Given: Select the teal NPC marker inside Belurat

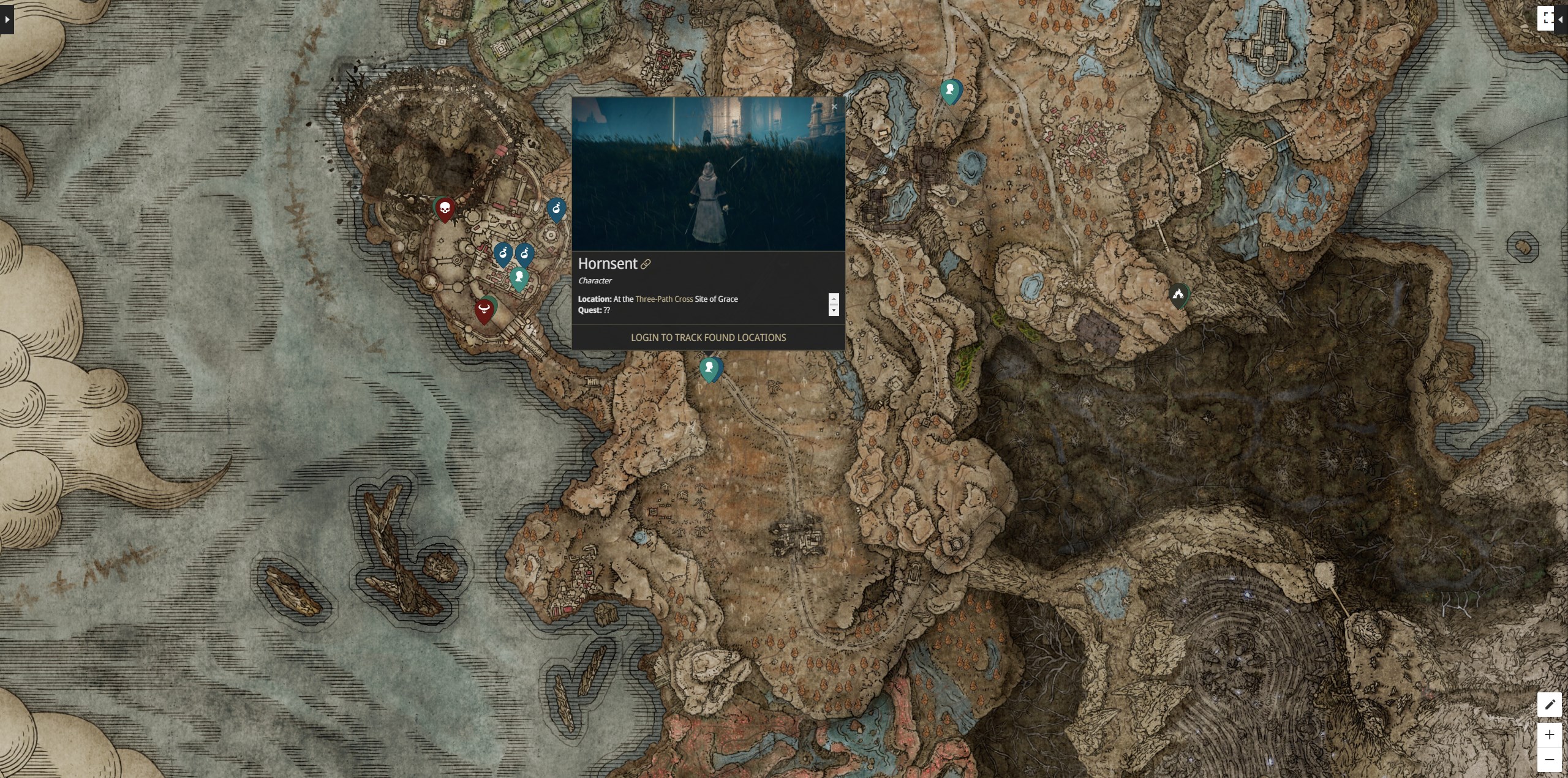Looking at the screenshot, I should pyautogui.click(x=519, y=277).
